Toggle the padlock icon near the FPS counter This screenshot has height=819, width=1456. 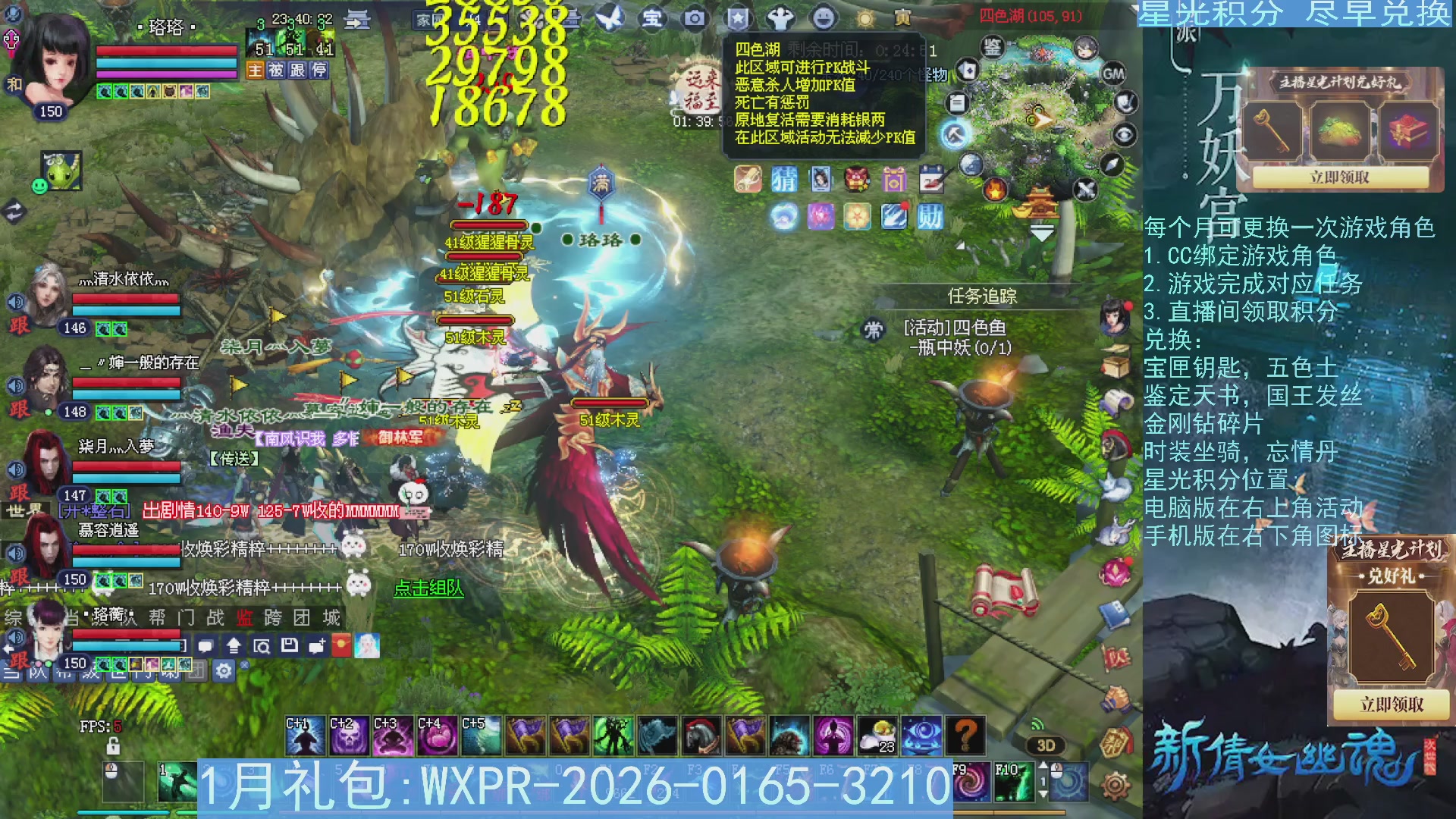coord(113,745)
